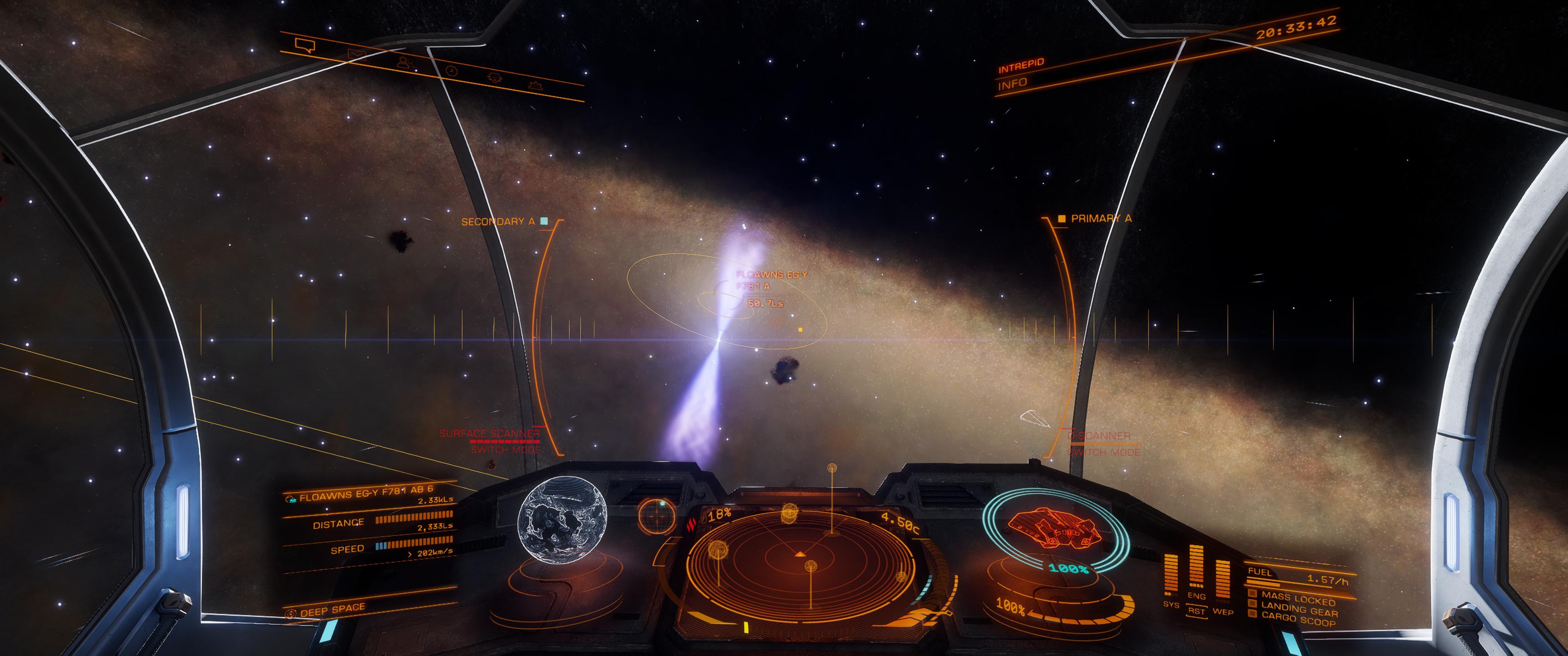Viewport: 1568px width, 656px height.
Task: Click the Primary A fire group label
Action: (1100, 218)
